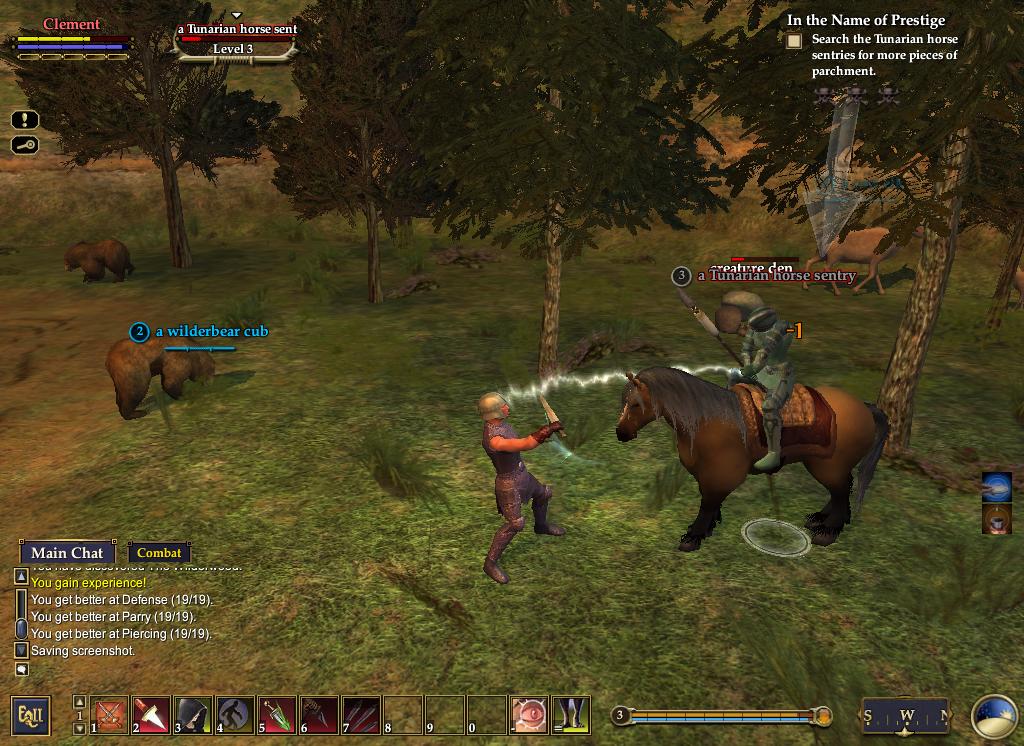Switch to the Combat chat tab

pos(159,553)
